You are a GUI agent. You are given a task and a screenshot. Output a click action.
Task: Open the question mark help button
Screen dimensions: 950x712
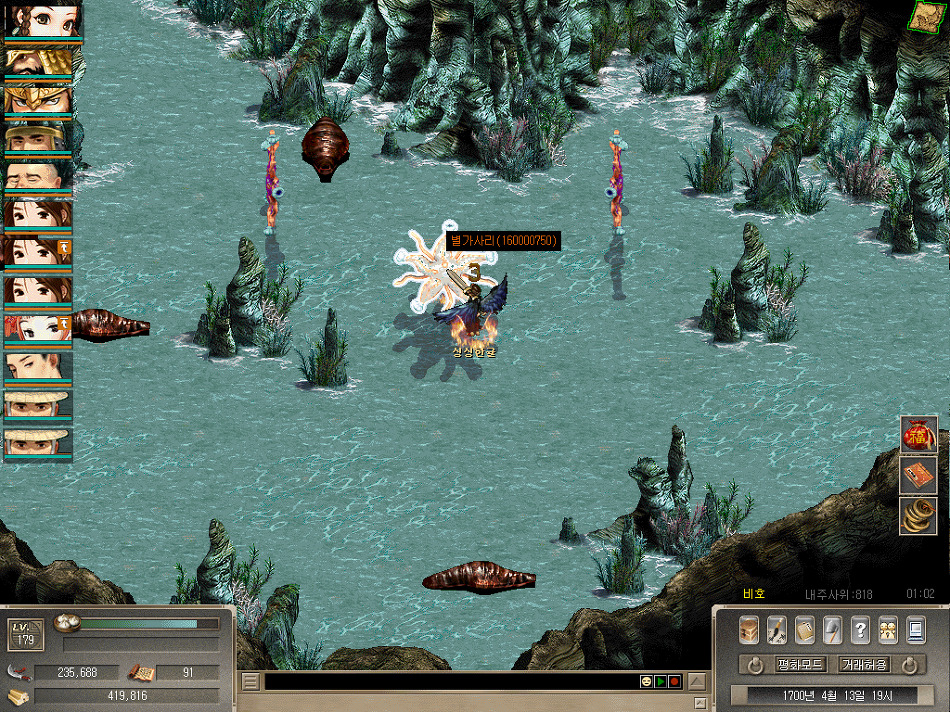click(860, 630)
